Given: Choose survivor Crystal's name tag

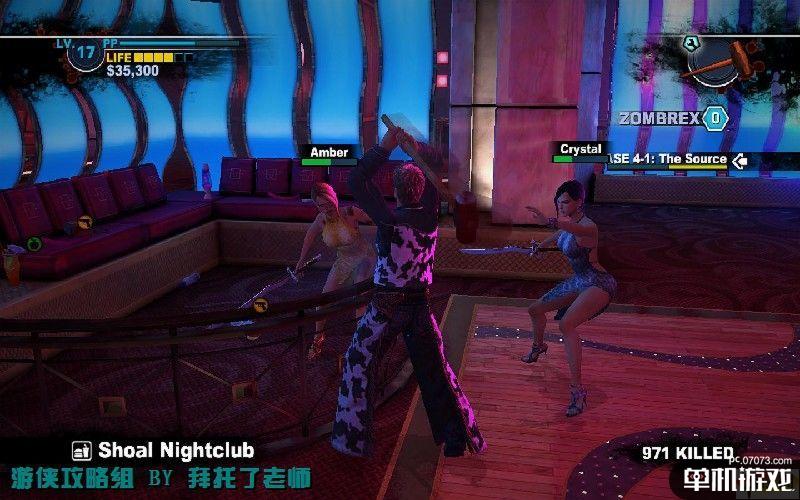Looking at the screenshot, I should tap(580, 149).
